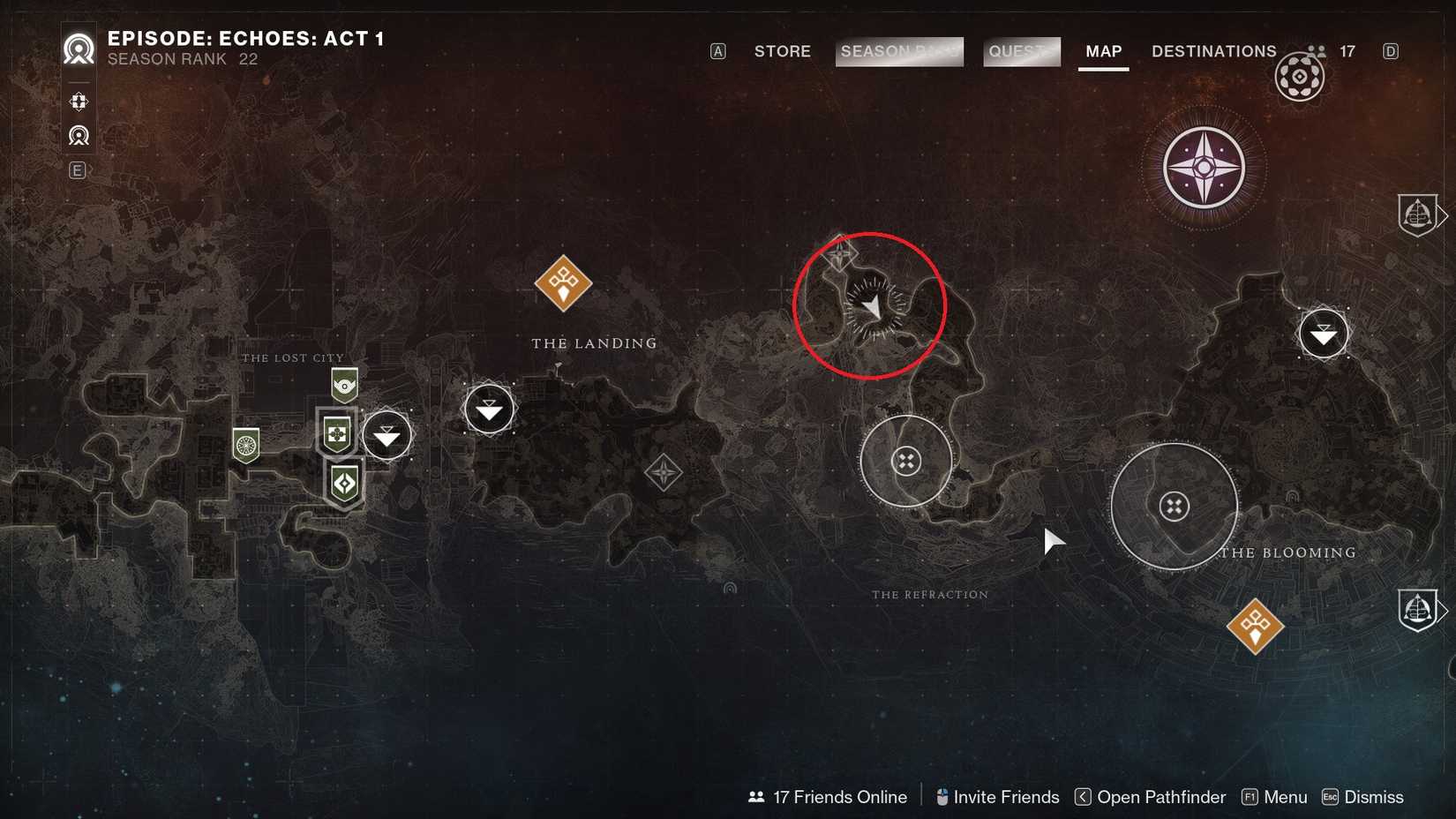Select the Map tab
The width and height of the screenshot is (1456, 819).
[1102, 51]
